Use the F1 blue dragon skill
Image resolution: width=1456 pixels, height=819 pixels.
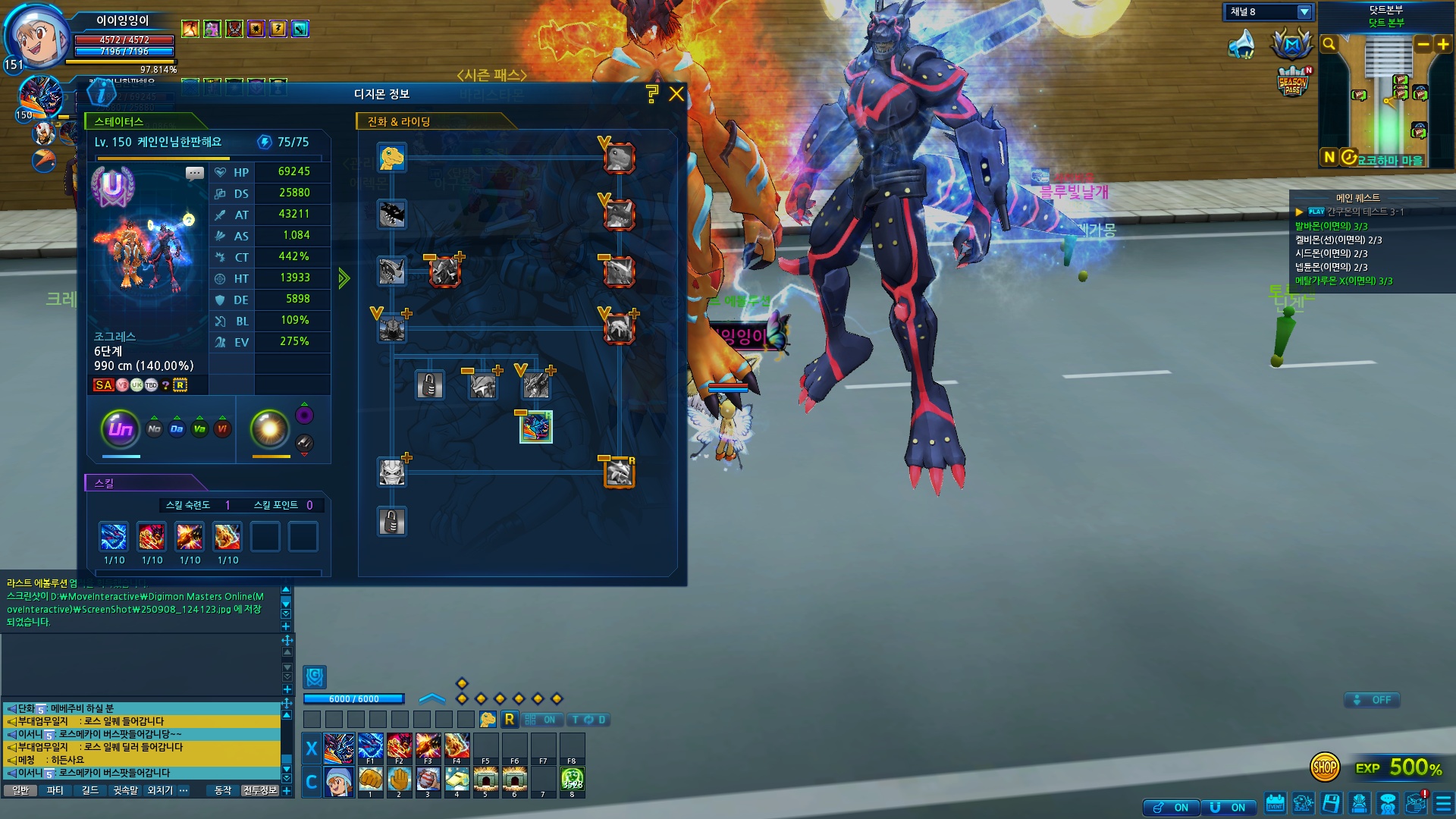point(370,746)
